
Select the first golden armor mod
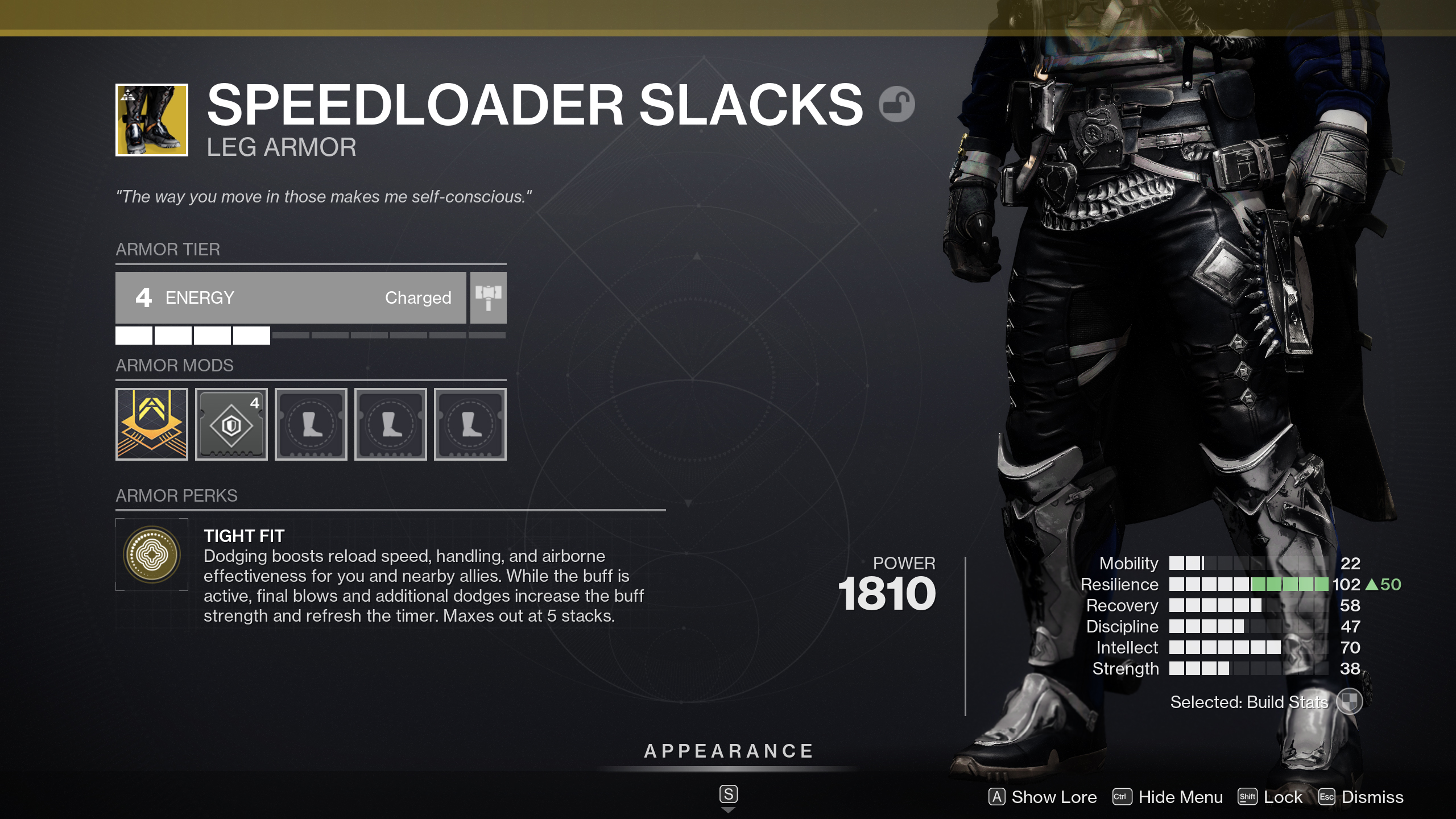(151, 424)
